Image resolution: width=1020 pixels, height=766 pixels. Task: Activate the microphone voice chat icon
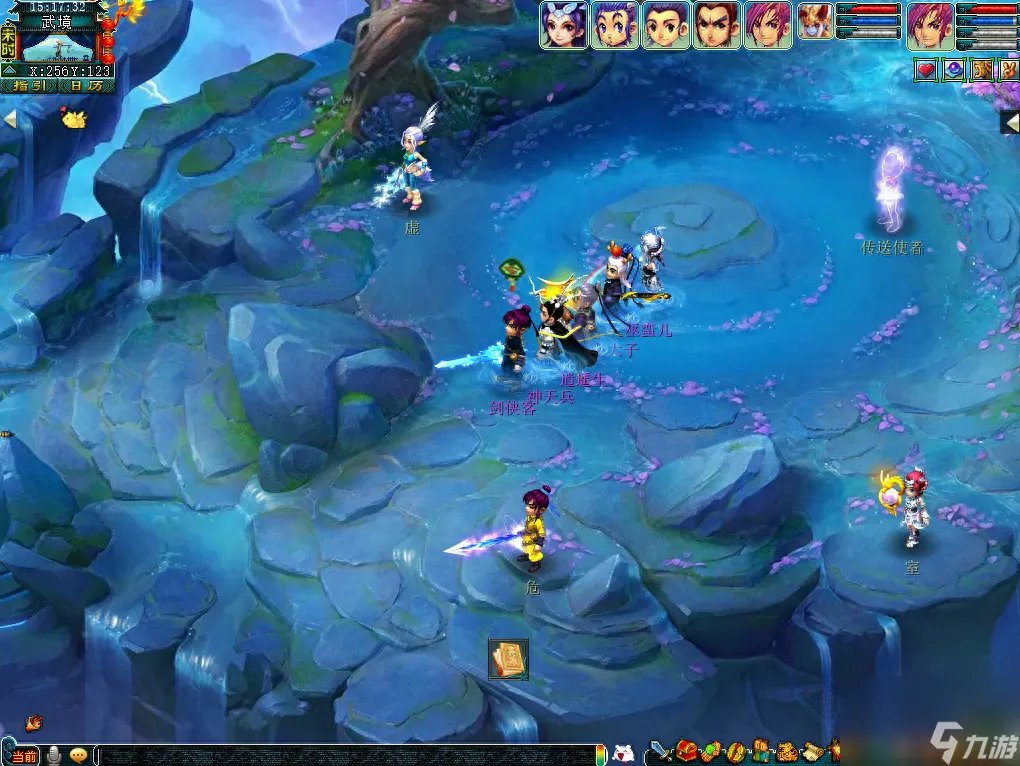click(55, 754)
